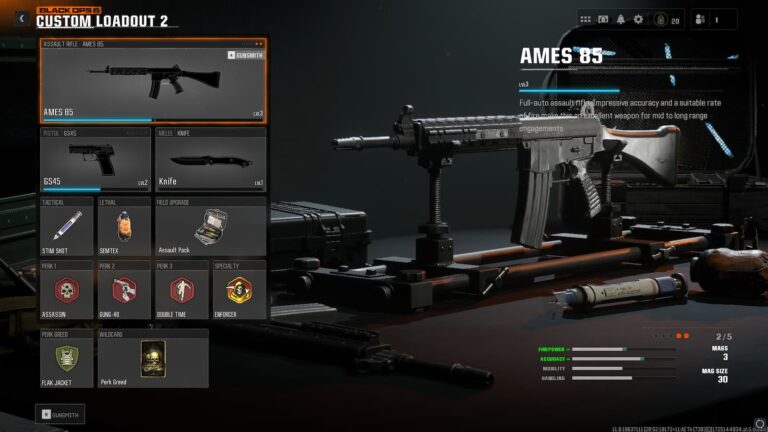The width and height of the screenshot is (768, 432).
Task: Select the AMES 85 assault rifle slot
Action: 153,81
